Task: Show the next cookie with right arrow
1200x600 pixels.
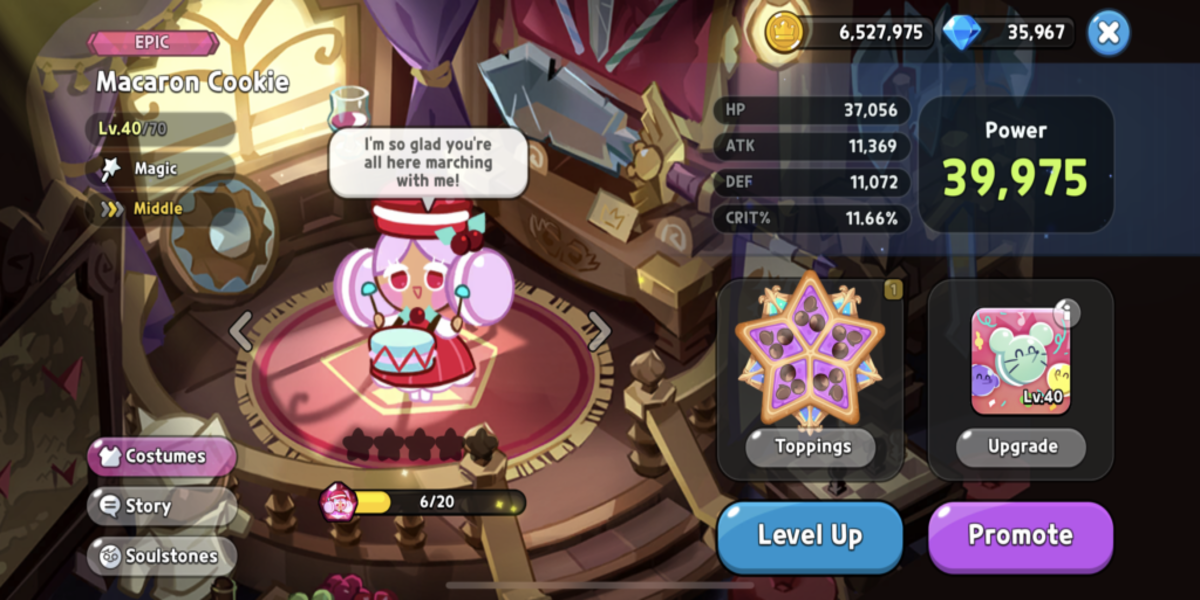Action: 598,330
